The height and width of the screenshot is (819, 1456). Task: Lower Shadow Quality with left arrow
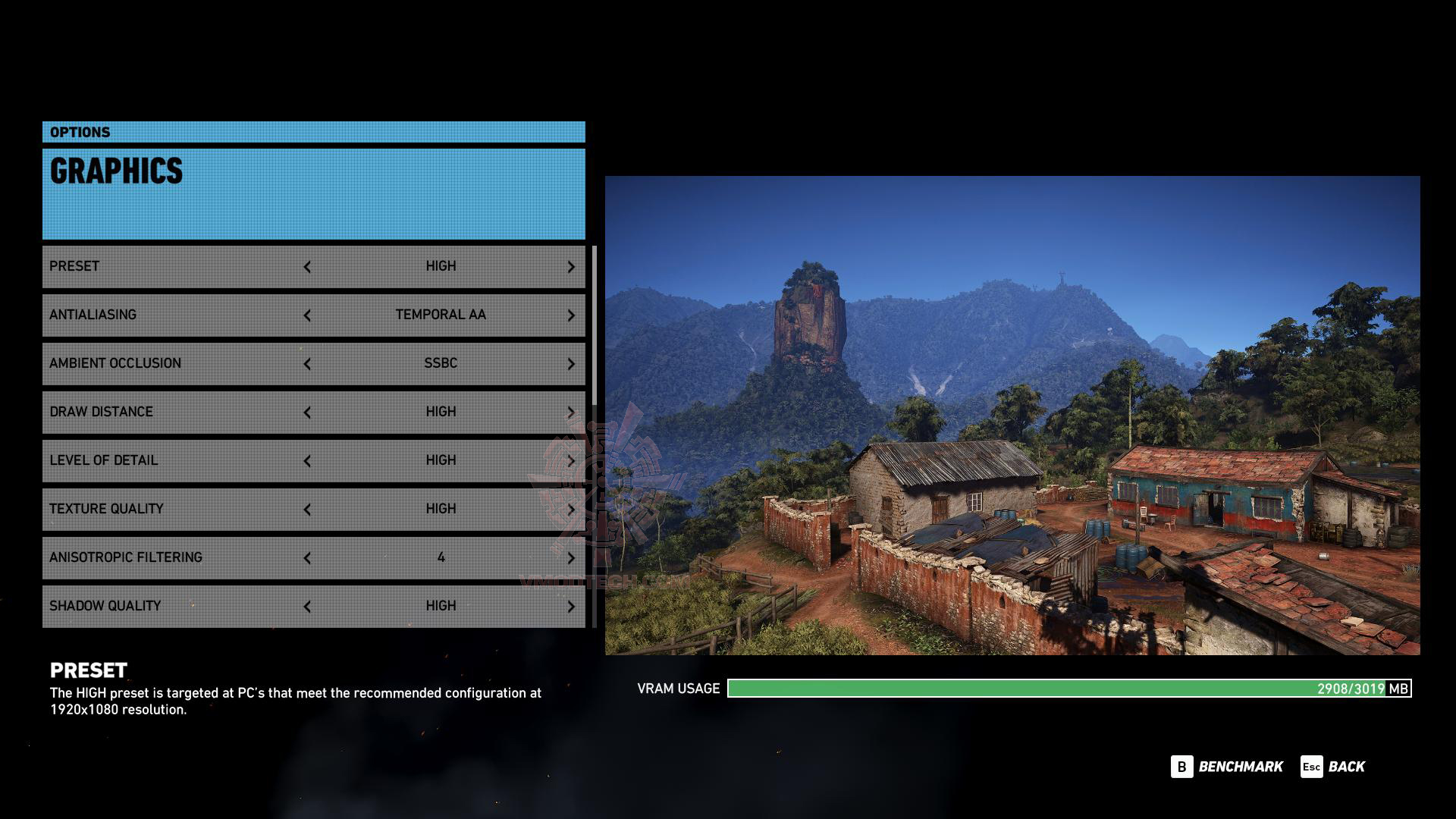(307, 607)
